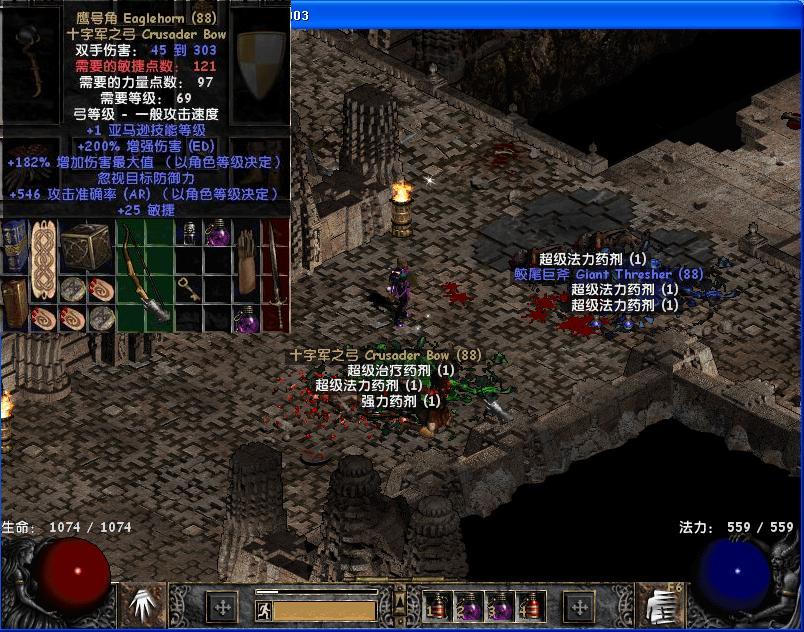Open the right-hand skill selector marked F6
The width and height of the screenshot is (804, 632).
click(661, 605)
